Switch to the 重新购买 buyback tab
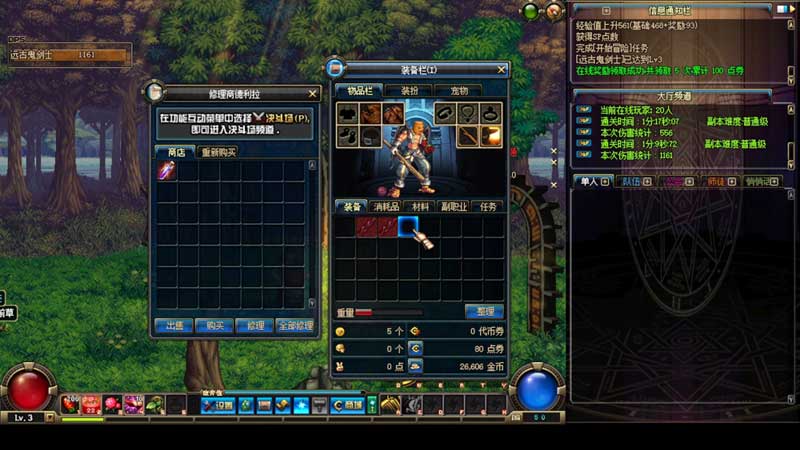 coord(218,152)
